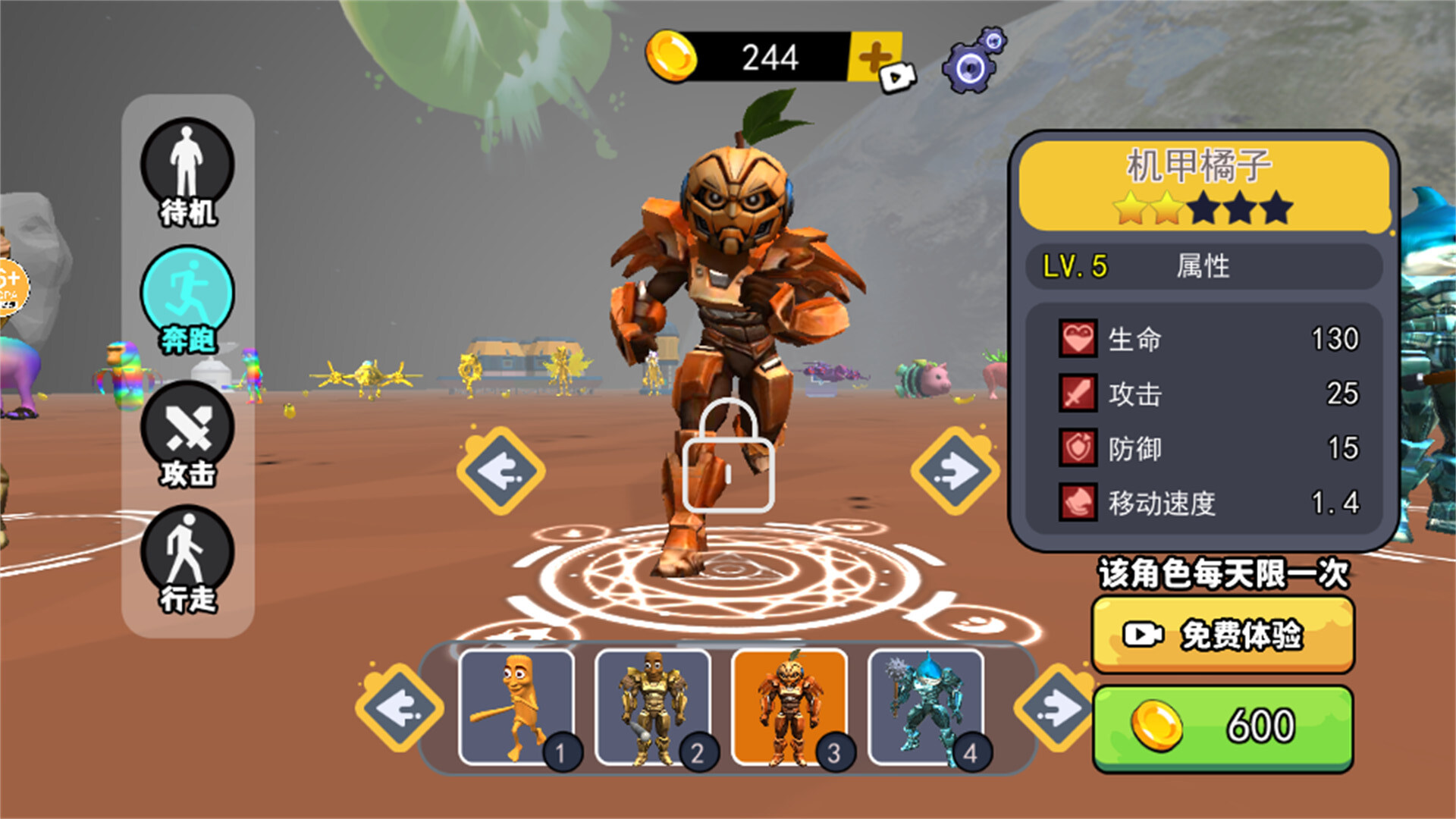Choose the 行走 walking animation

point(187,560)
